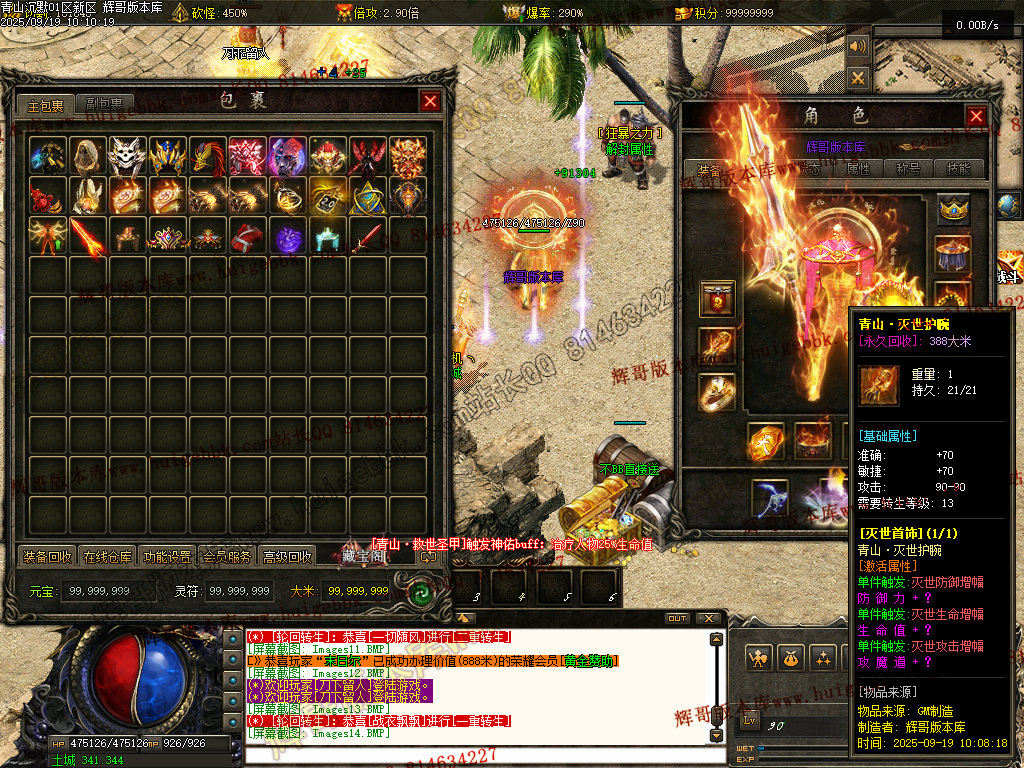Open the 属性 attributes tab
The height and width of the screenshot is (768, 1024).
click(x=859, y=169)
